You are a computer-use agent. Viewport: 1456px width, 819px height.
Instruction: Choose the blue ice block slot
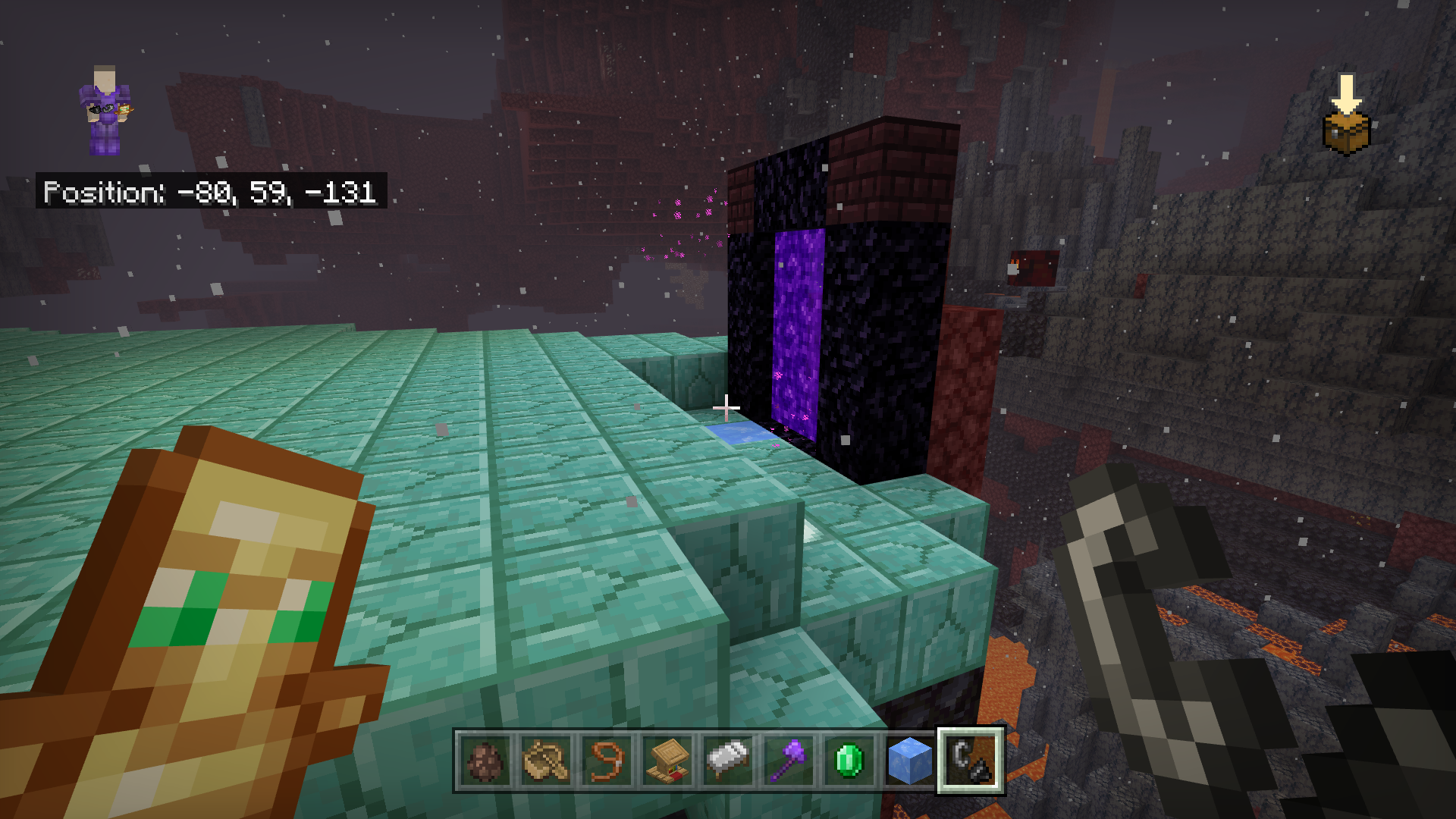point(910,761)
